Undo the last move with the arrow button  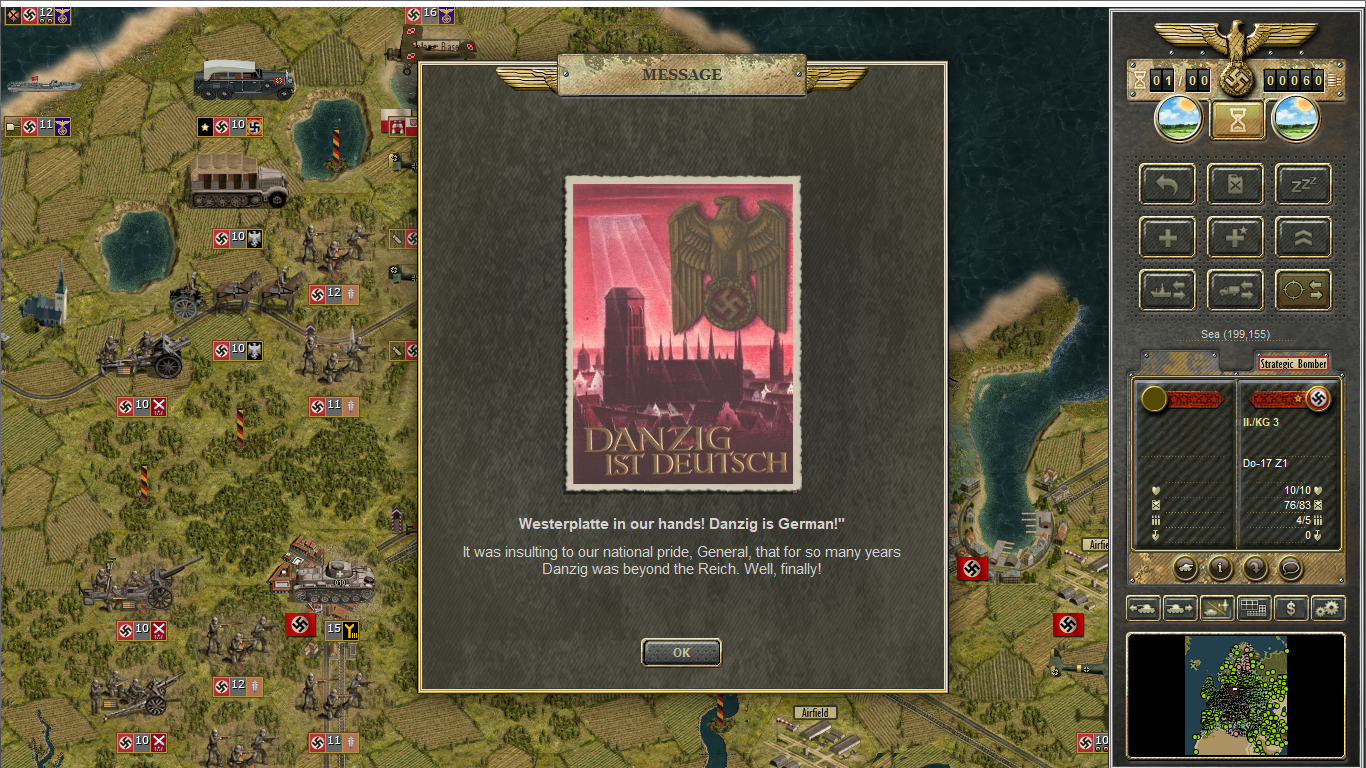tap(1167, 184)
